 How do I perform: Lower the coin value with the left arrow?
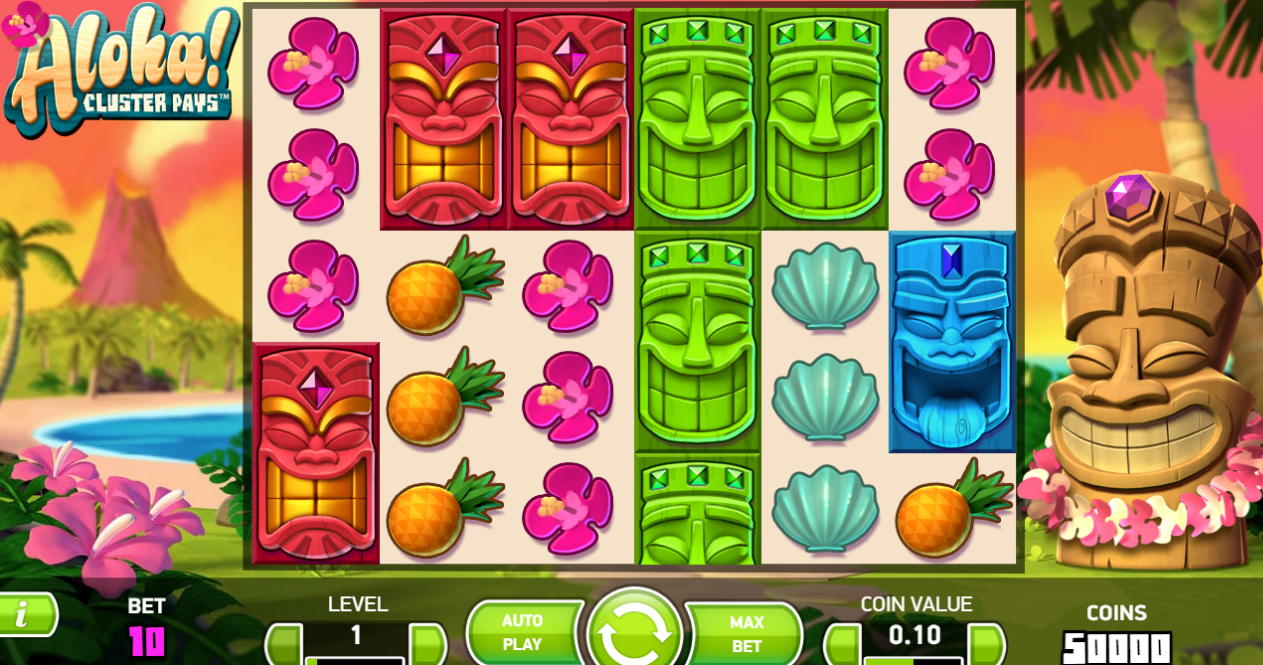click(x=842, y=643)
